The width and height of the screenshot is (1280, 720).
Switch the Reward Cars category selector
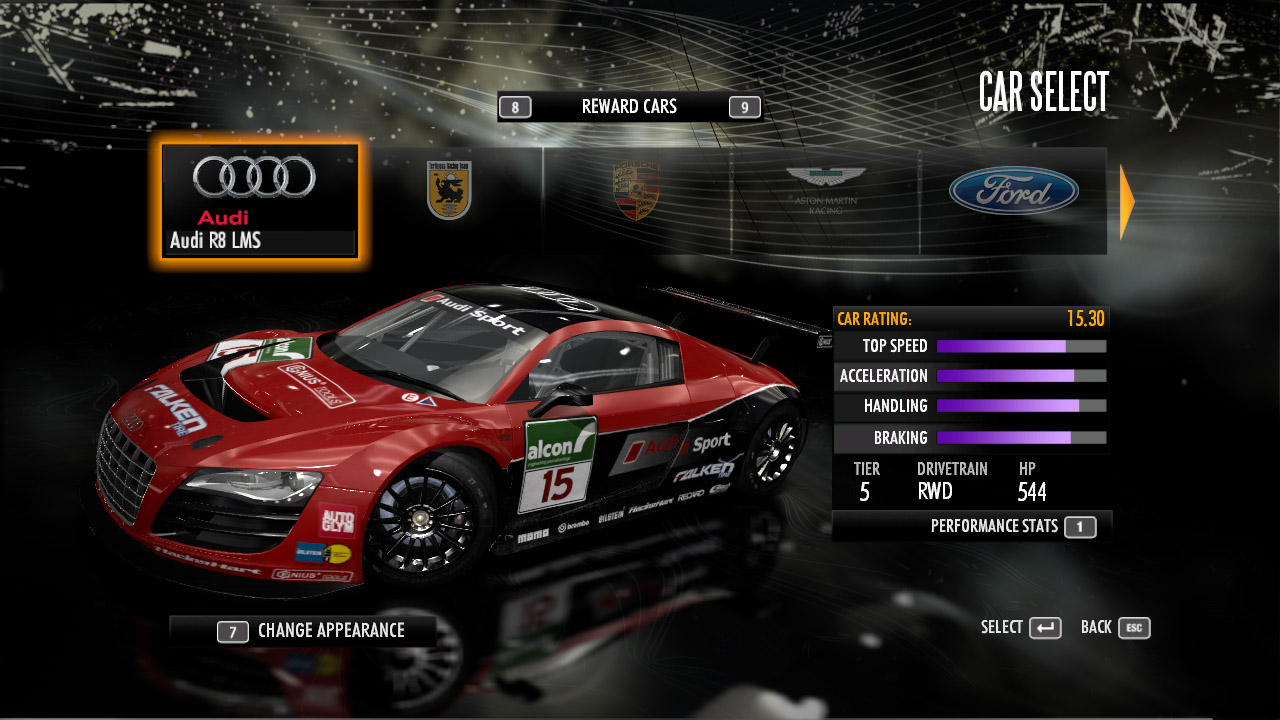[629, 107]
